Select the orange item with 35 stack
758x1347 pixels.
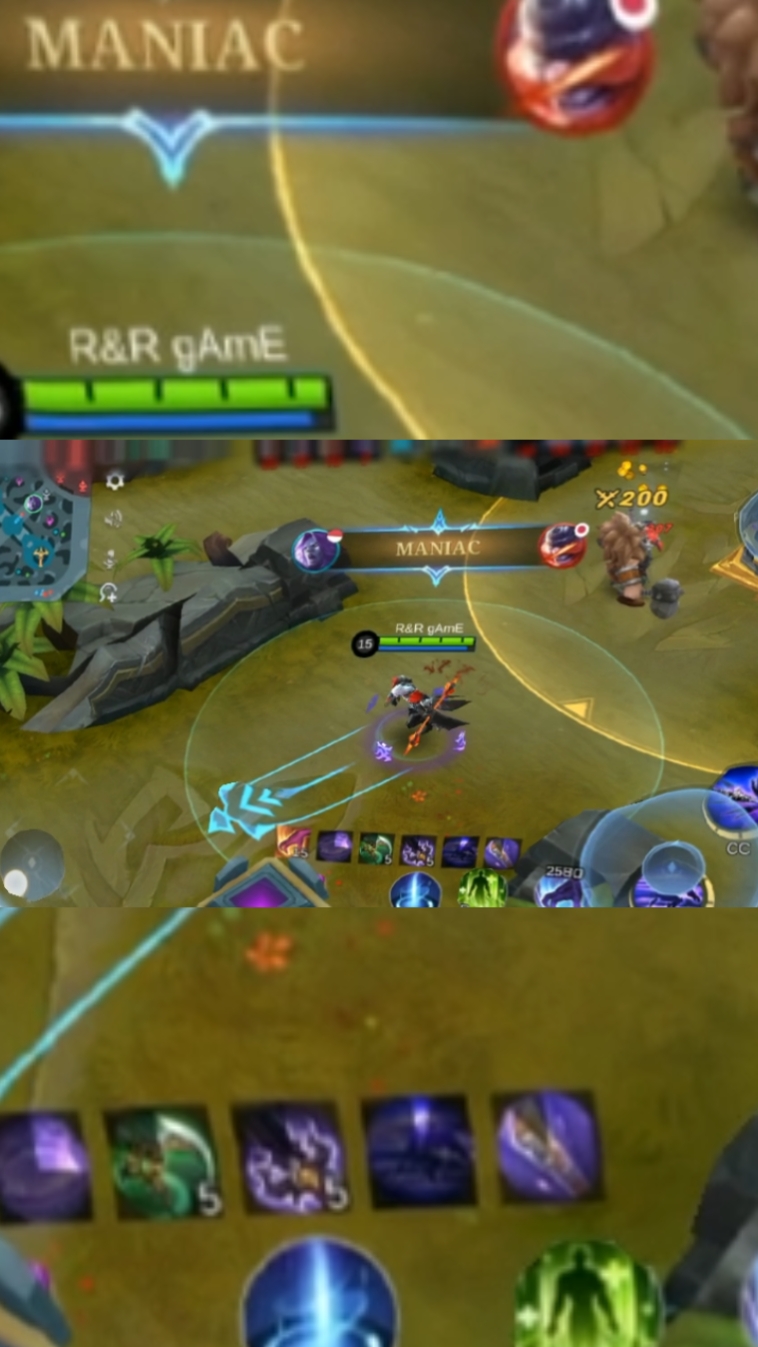[x=292, y=845]
